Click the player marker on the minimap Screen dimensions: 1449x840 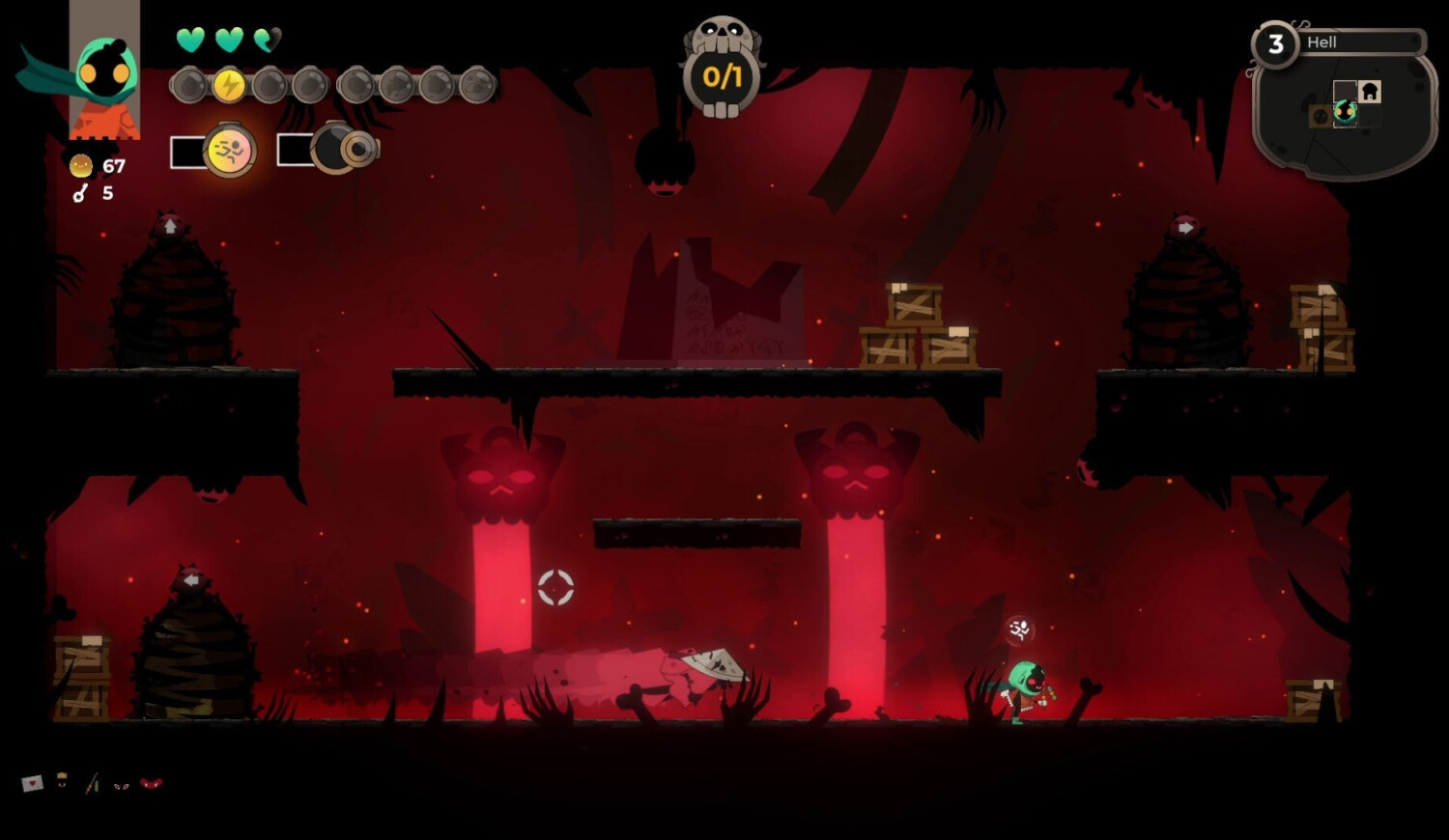1345,113
